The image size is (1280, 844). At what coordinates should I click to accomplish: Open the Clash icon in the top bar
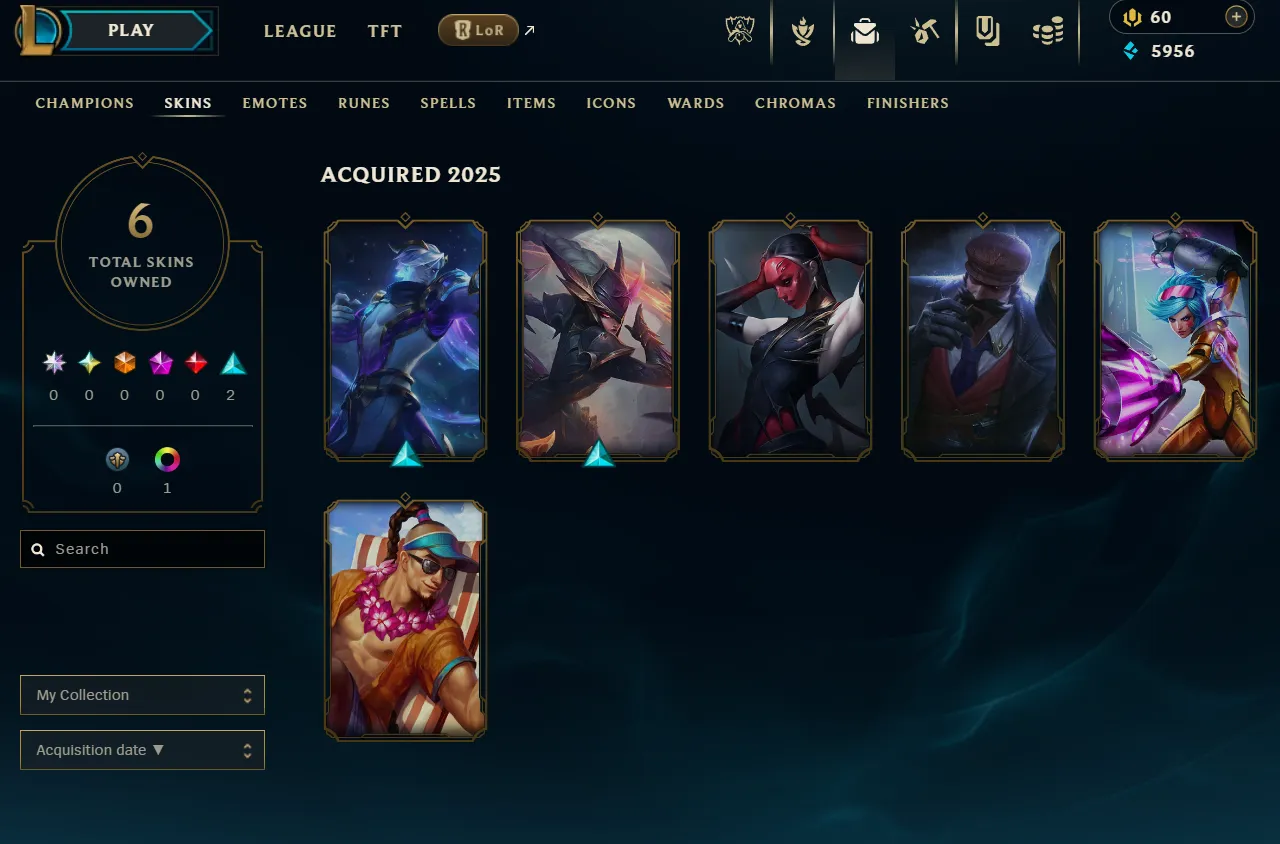click(x=801, y=31)
